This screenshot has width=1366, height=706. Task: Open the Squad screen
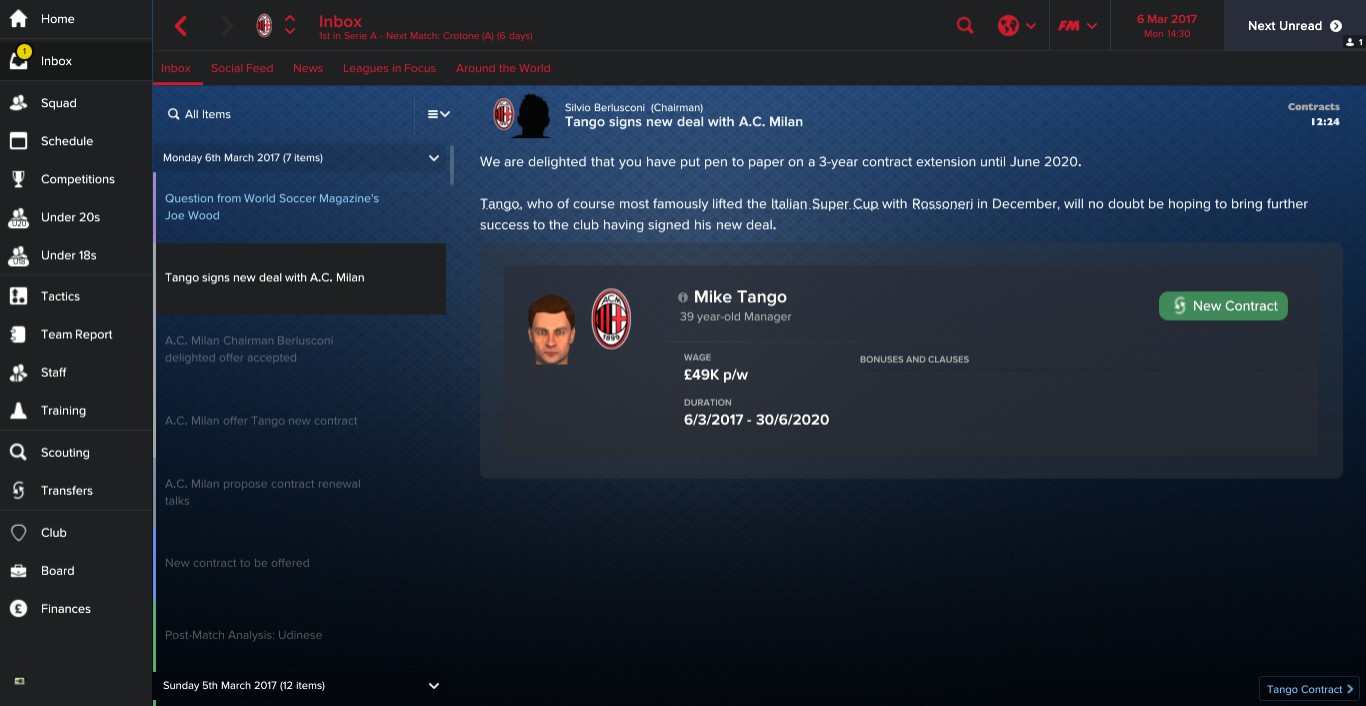pyautogui.click(x=58, y=103)
